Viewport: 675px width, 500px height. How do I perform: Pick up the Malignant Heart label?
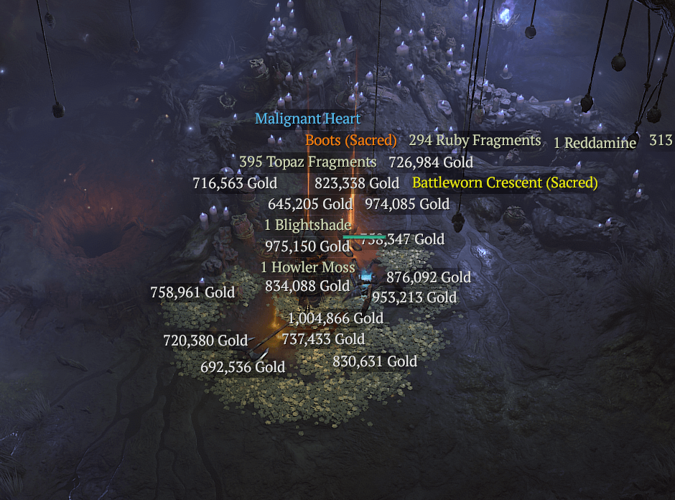pyautogui.click(x=307, y=119)
